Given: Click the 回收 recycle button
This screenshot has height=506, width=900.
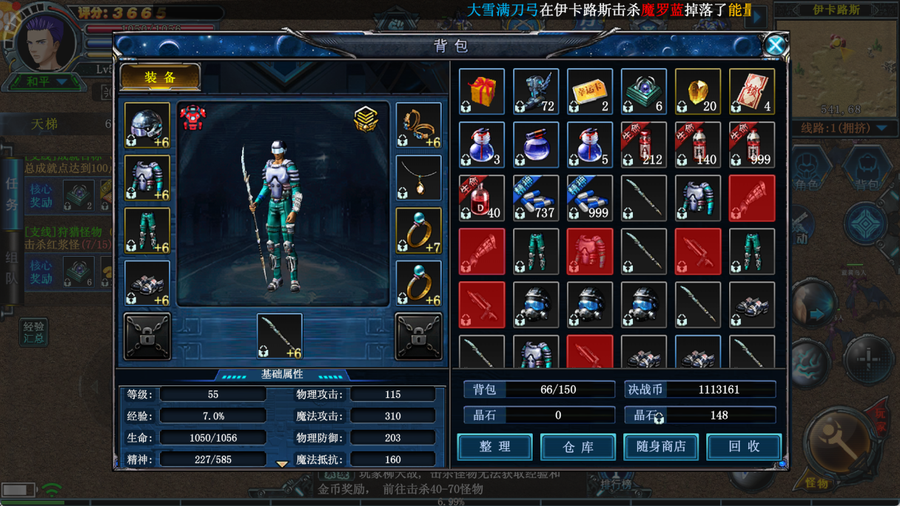Looking at the screenshot, I should click(743, 447).
